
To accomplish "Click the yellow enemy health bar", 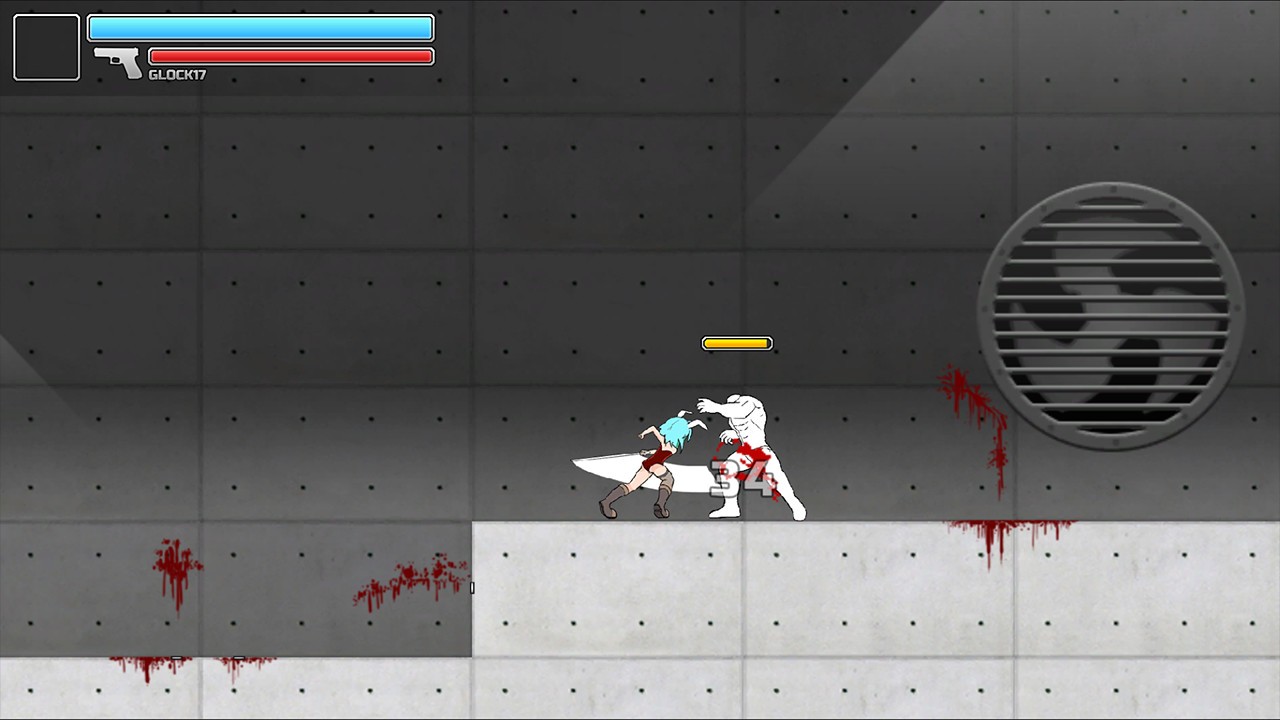I will 737,343.
